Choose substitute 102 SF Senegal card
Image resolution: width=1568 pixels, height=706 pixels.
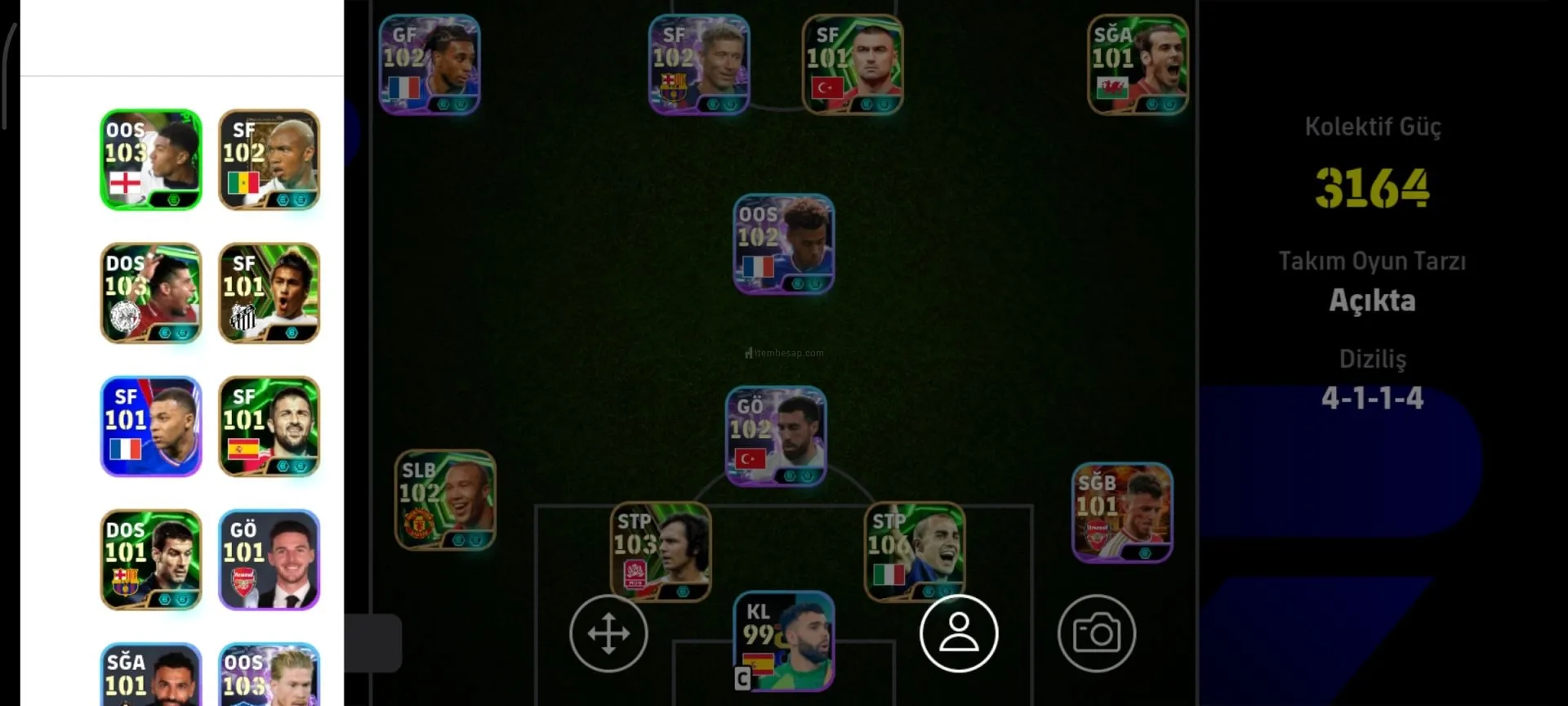tap(269, 159)
